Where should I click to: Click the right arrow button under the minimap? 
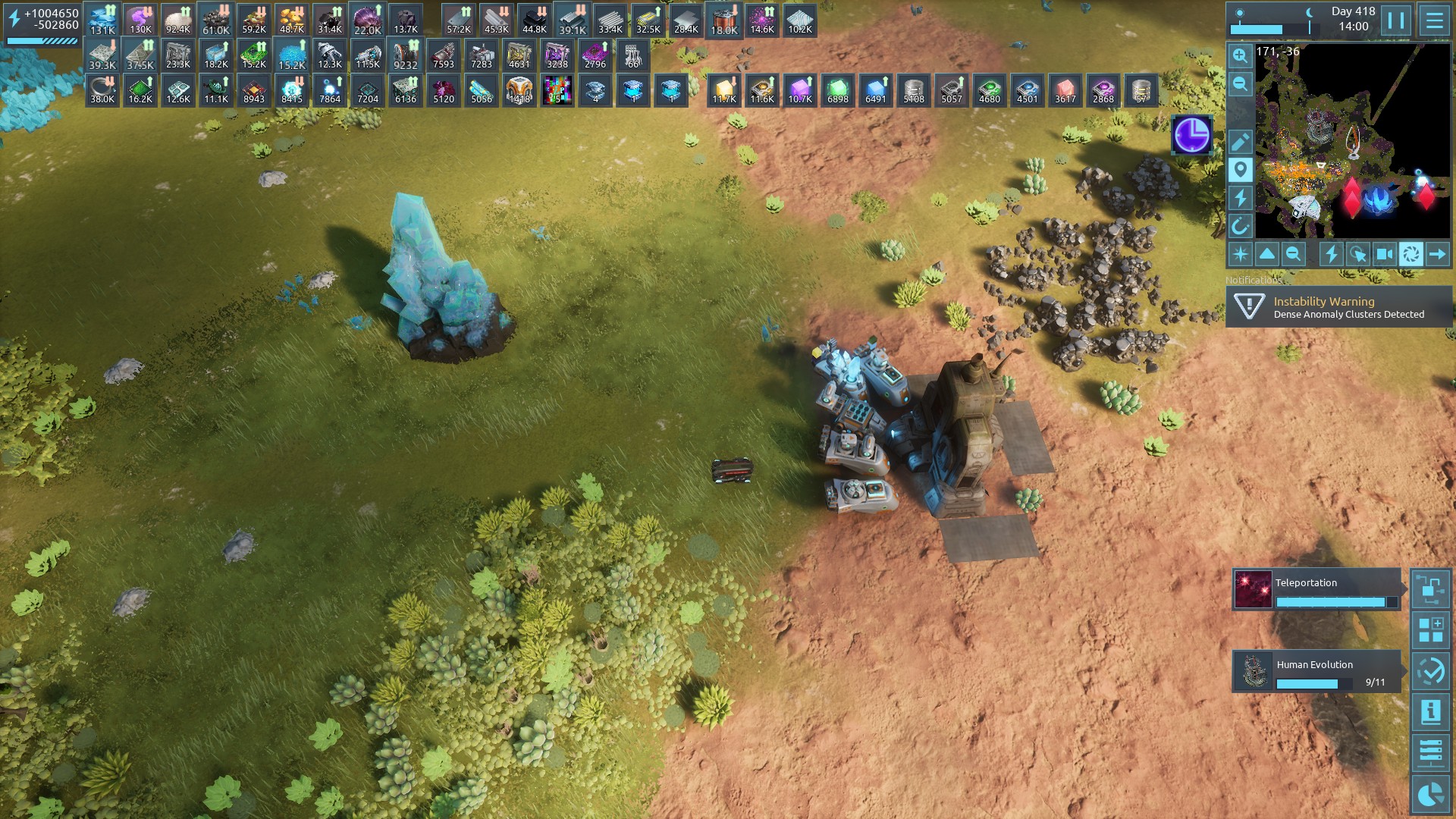1437,254
